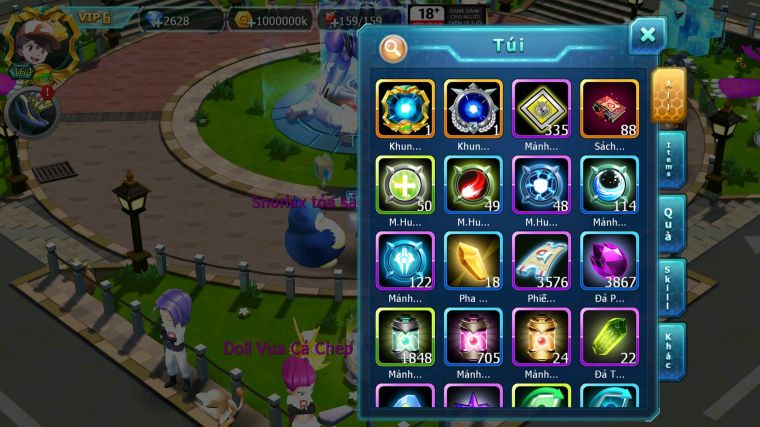Select the red book item with 88
This screenshot has width=760, height=427.
click(609, 108)
